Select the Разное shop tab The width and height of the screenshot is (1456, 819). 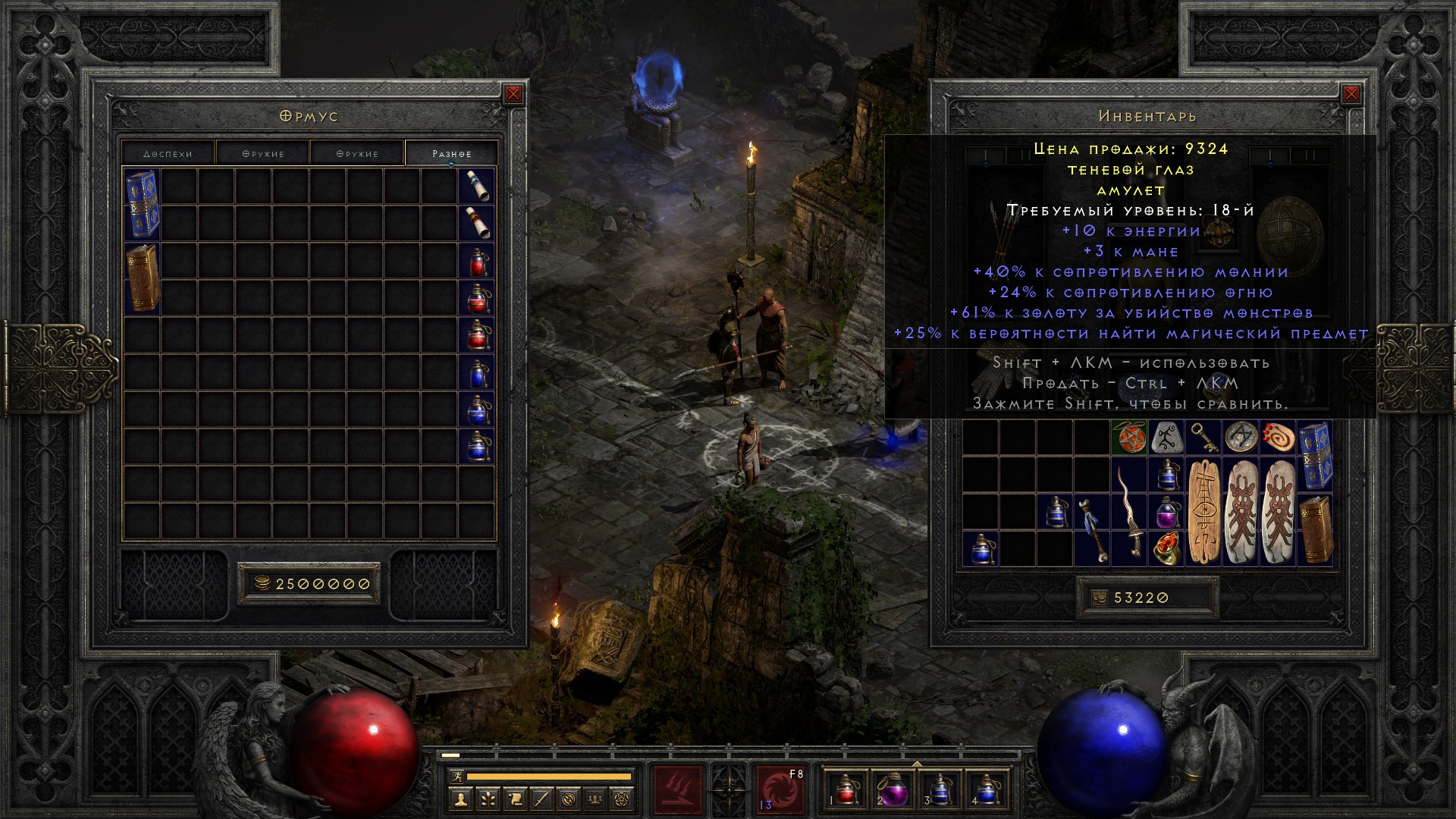click(451, 153)
